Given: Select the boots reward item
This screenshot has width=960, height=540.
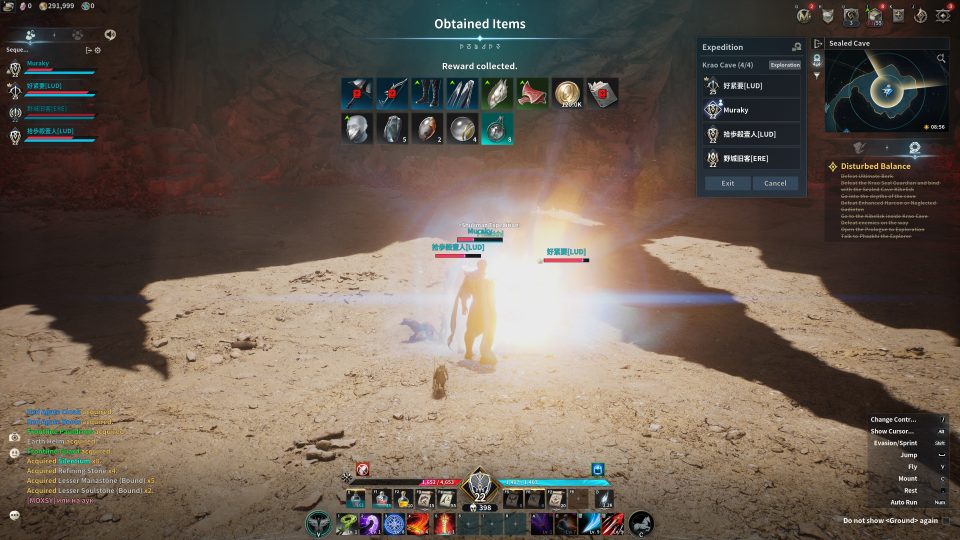Looking at the screenshot, I should [x=427, y=93].
